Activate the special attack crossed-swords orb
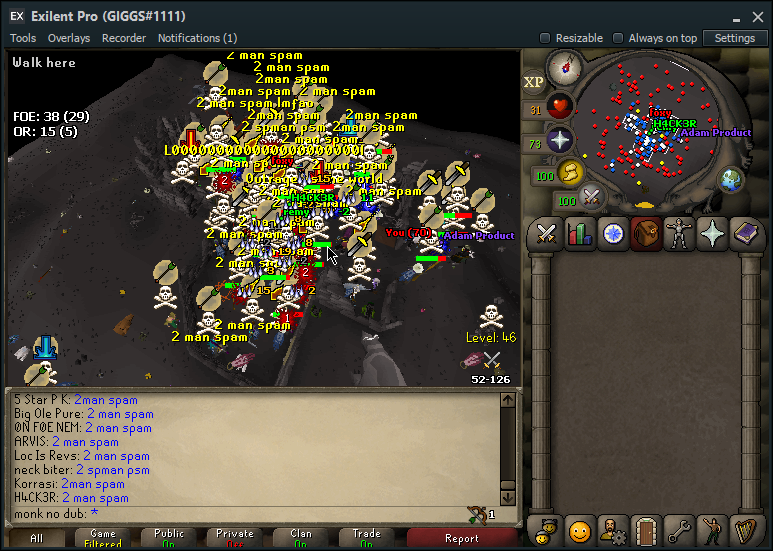The width and height of the screenshot is (773, 551). pos(591,197)
